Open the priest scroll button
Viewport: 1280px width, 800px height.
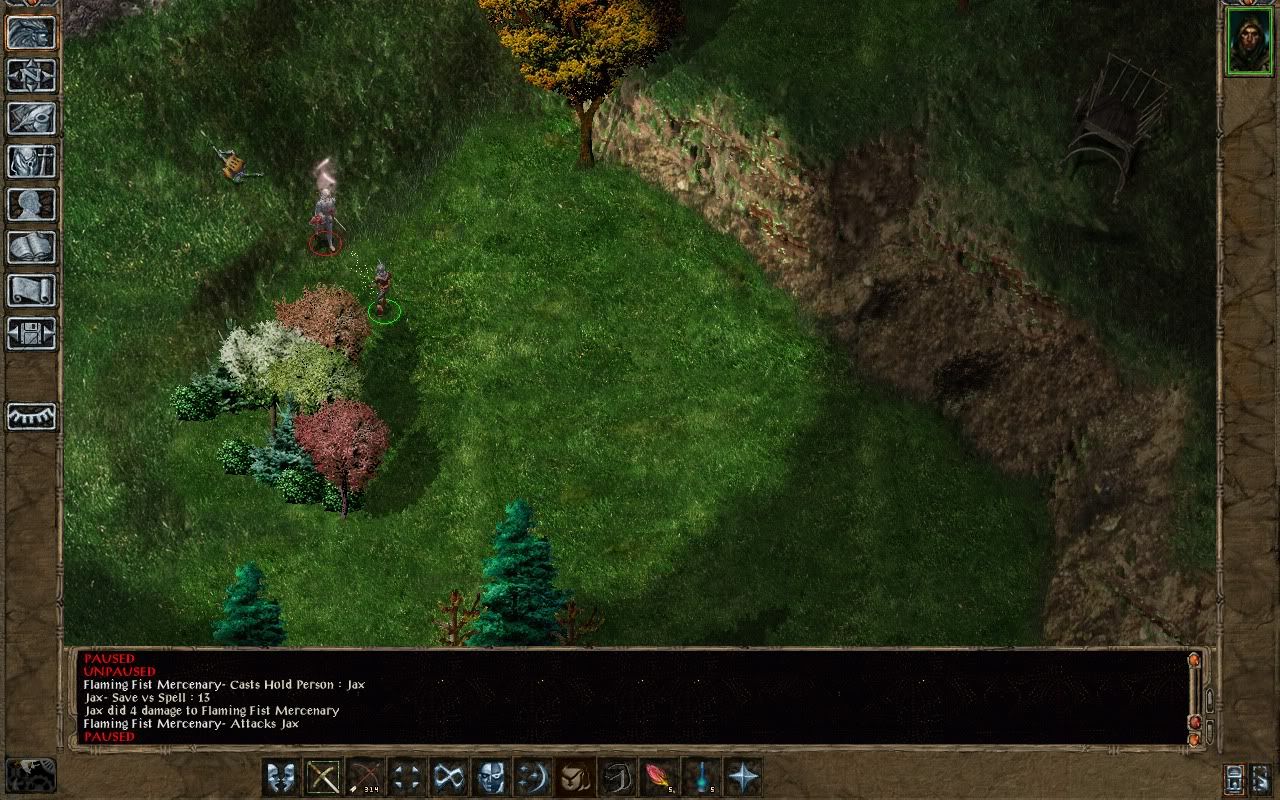32,290
